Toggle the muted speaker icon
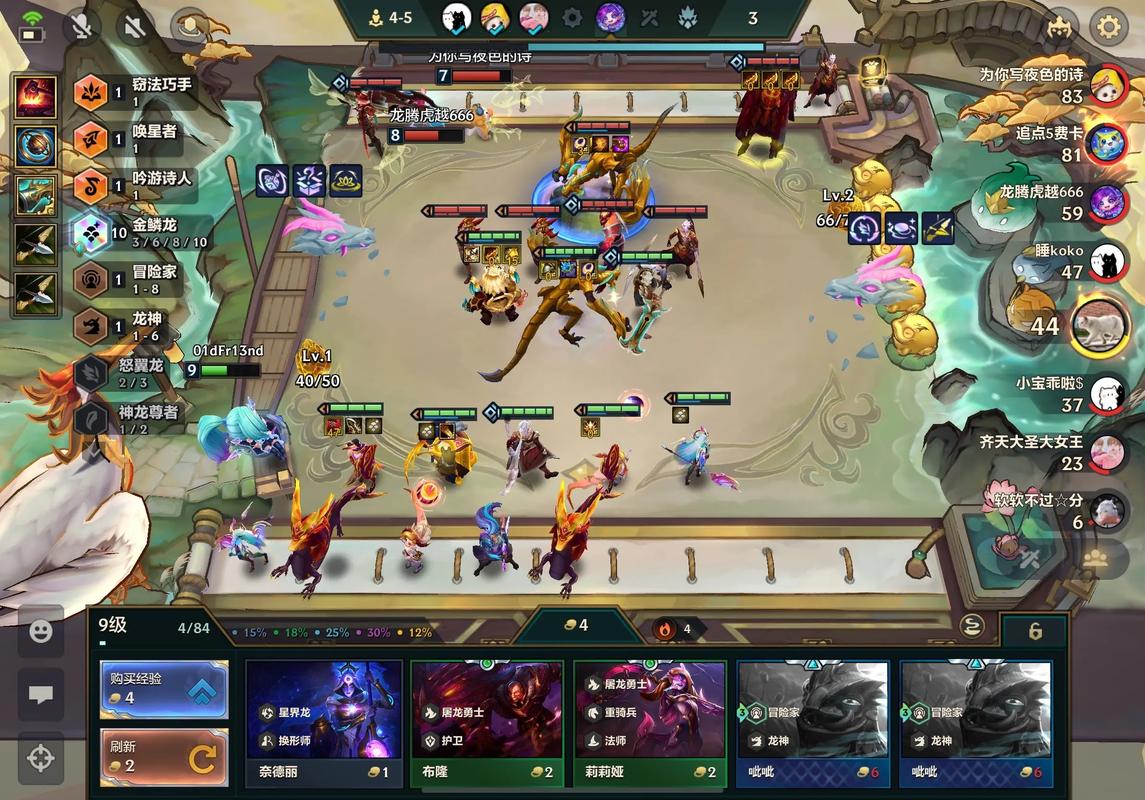The width and height of the screenshot is (1145, 800). click(x=134, y=26)
